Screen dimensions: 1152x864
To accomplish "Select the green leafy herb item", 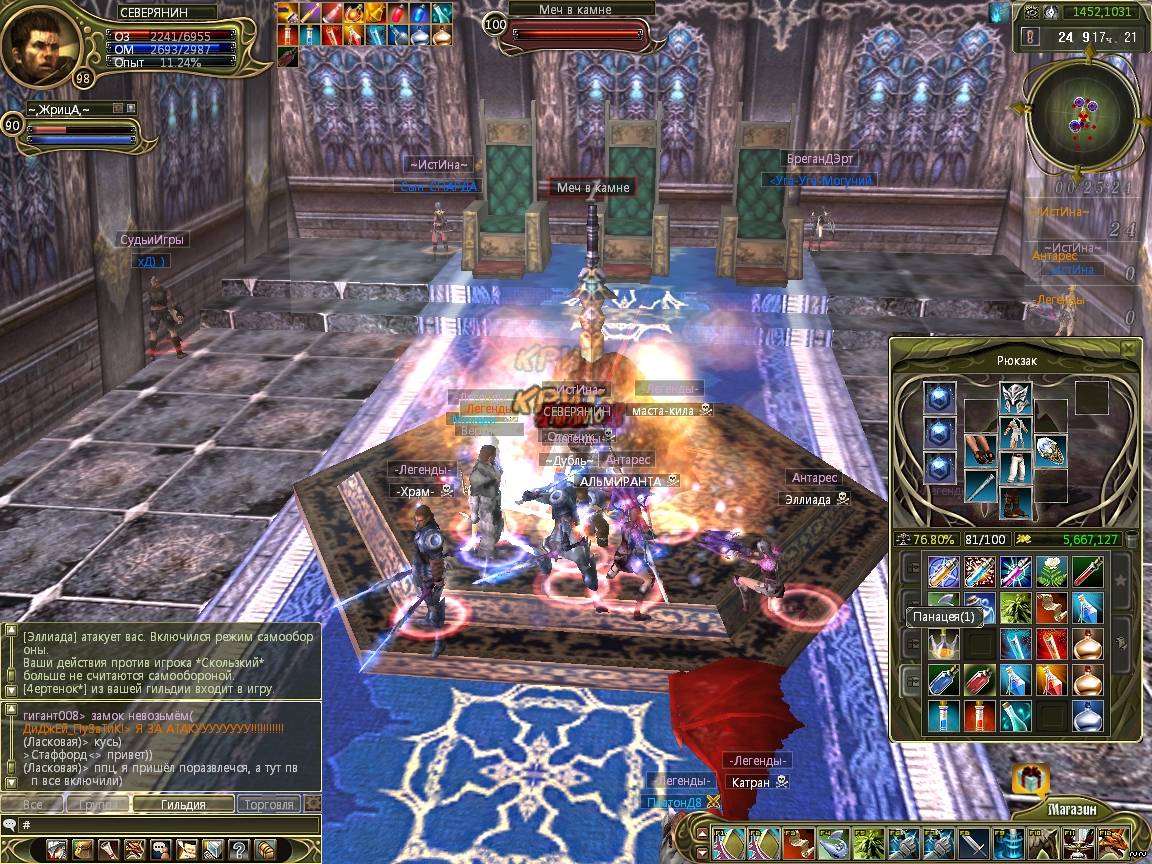I will pos(1016,606).
